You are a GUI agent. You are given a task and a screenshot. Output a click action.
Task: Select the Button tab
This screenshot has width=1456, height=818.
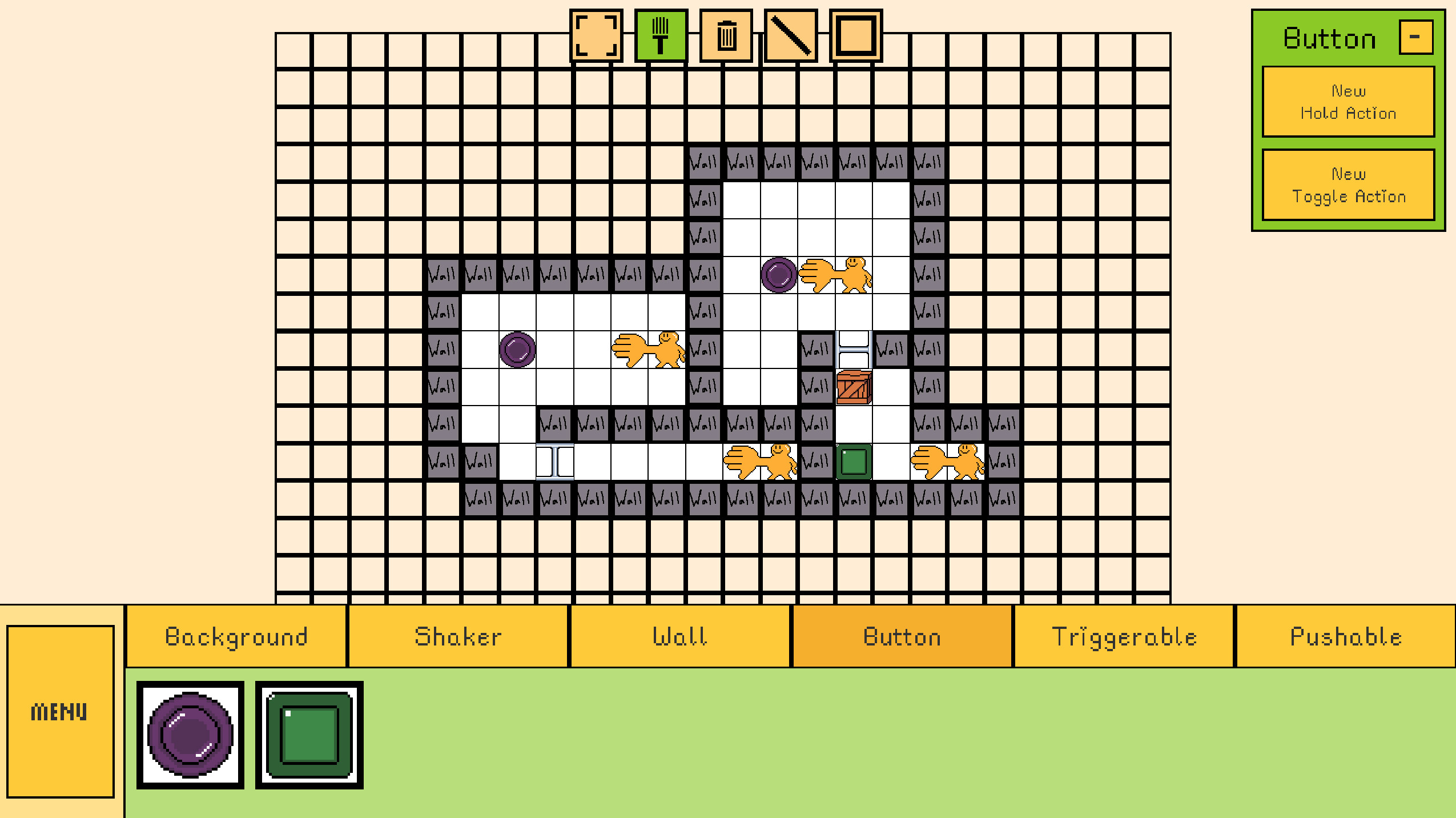[901, 636]
